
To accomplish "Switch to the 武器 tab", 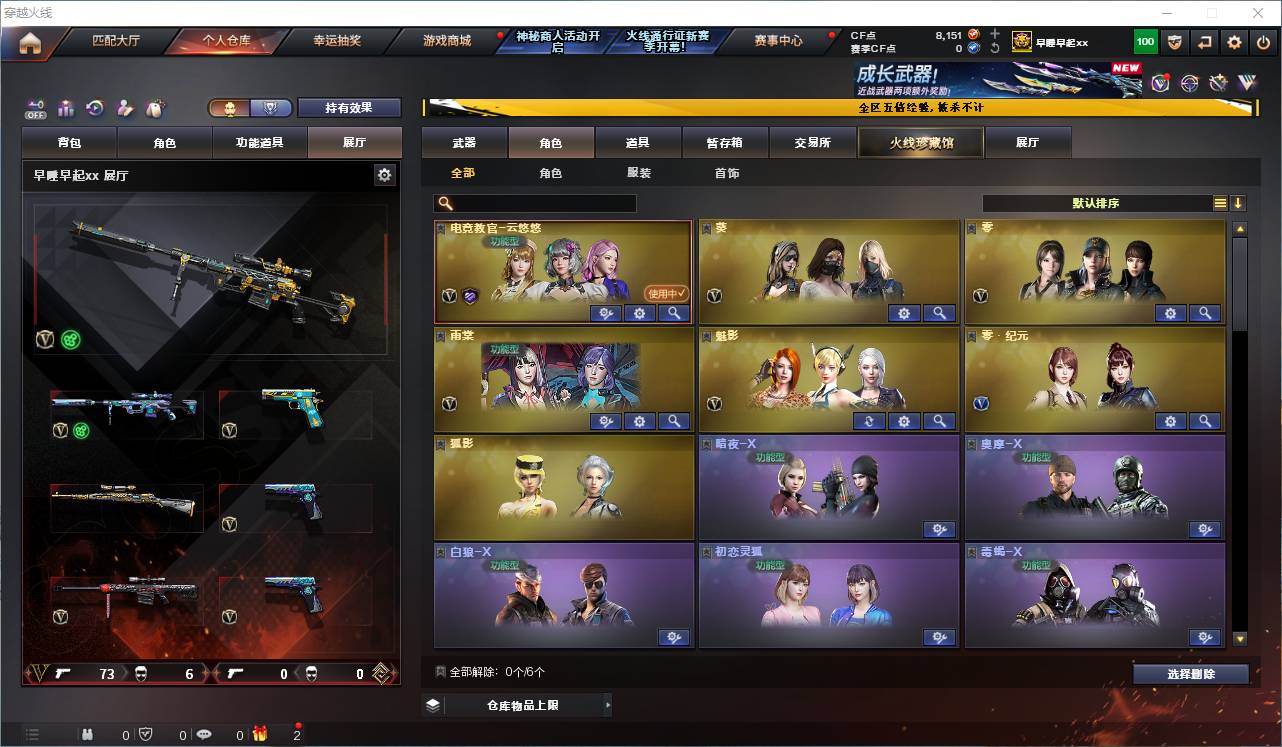I will click(x=466, y=142).
